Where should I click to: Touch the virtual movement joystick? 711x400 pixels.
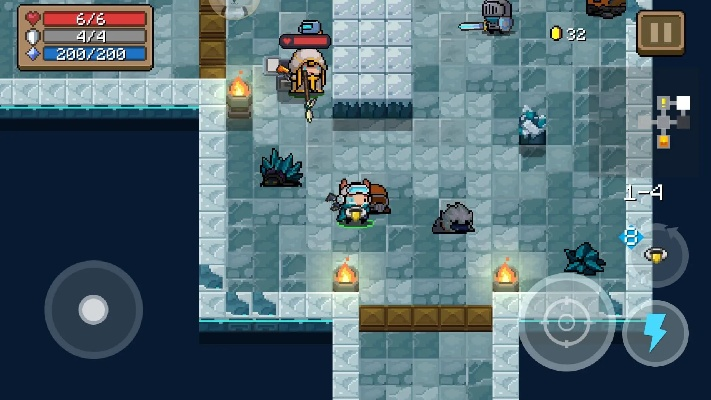[93, 310]
